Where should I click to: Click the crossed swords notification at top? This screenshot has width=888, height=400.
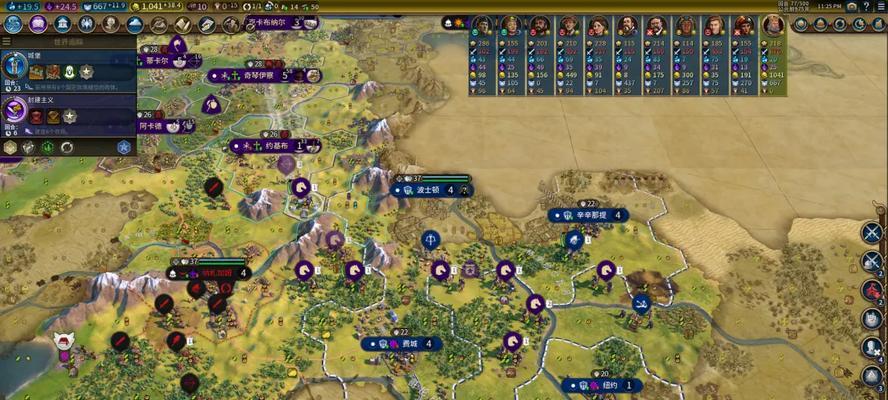[x=871, y=233]
